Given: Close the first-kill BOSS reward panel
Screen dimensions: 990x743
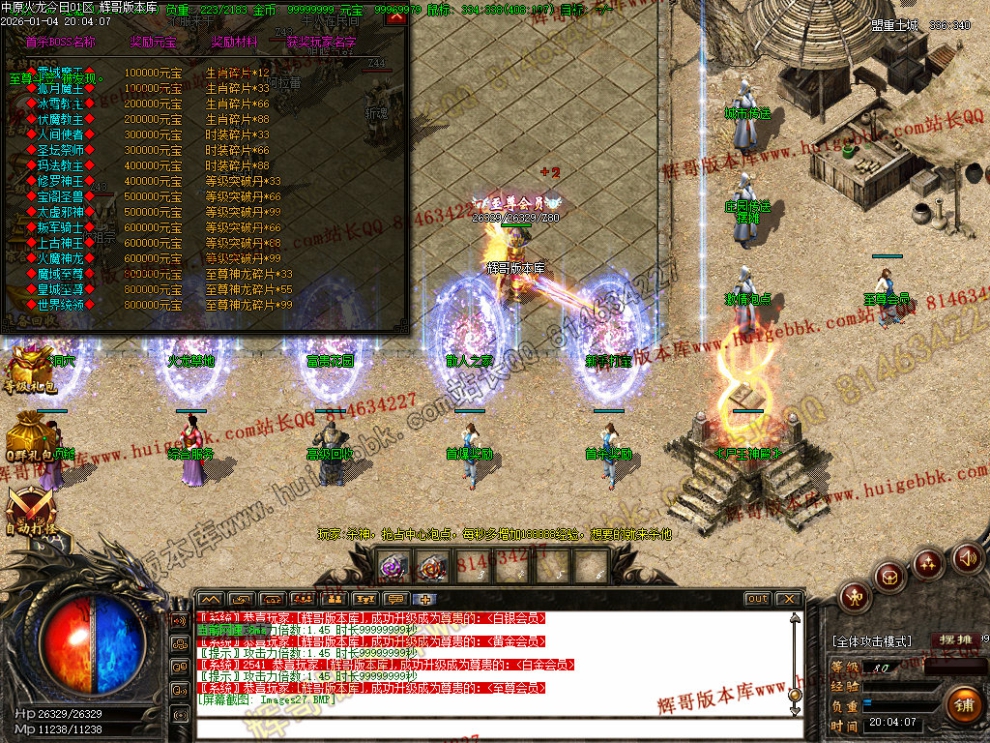Looking at the screenshot, I should pyautogui.click(x=395, y=18).
